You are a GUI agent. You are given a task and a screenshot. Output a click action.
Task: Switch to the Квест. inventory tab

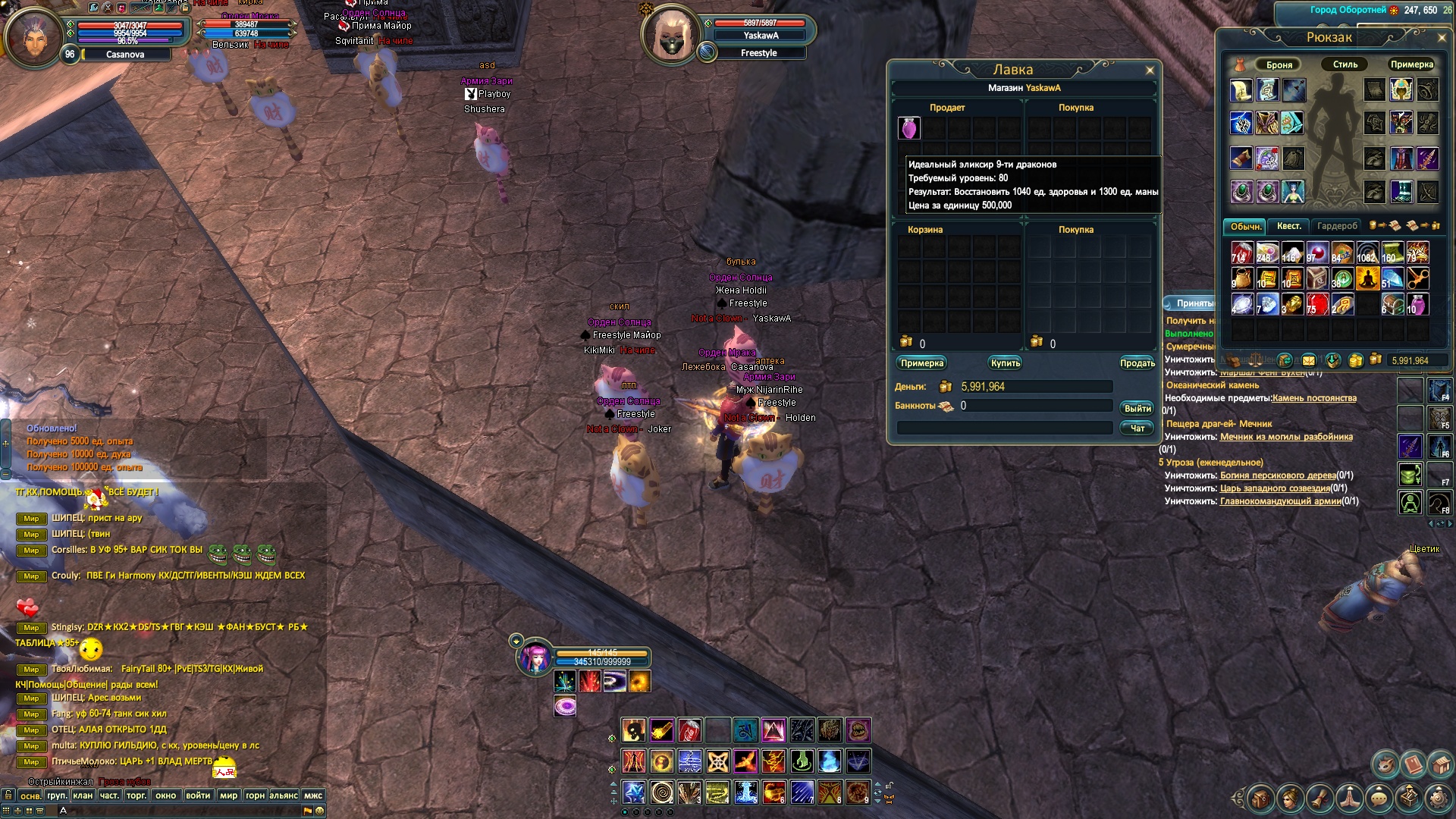pyautogui.click(x=1288, y=226)
